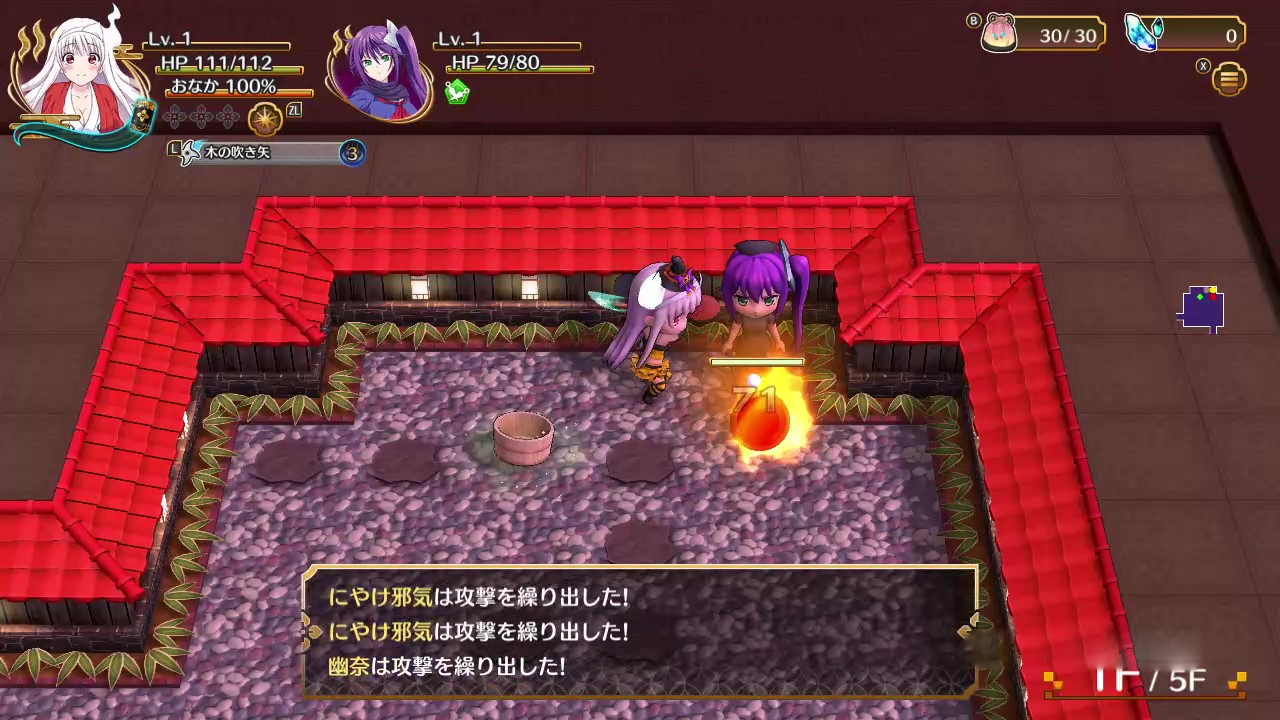The height and width of the screenshot is (720, 1280).
Task: Open the satchel inventory via the bag icon
Action: tap(1000, 32)
